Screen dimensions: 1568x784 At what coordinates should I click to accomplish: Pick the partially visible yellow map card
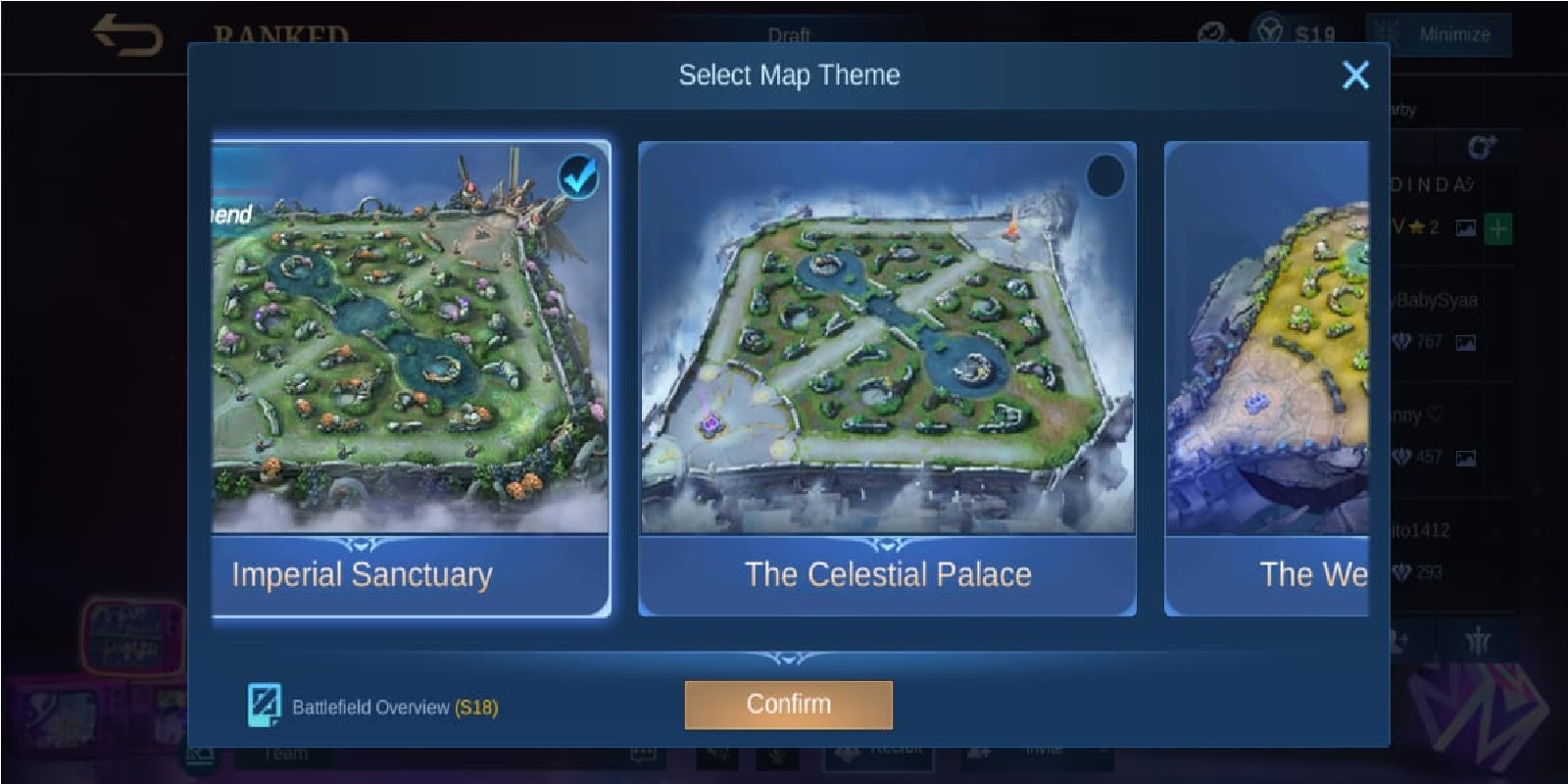[x=1266, y=378]
